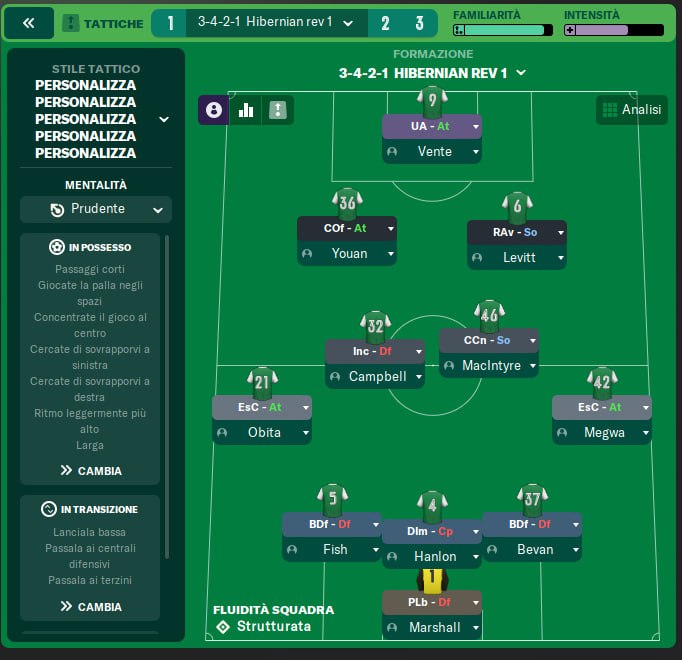
Task: Switch to tactic slot 3
Action: (419, 23)
